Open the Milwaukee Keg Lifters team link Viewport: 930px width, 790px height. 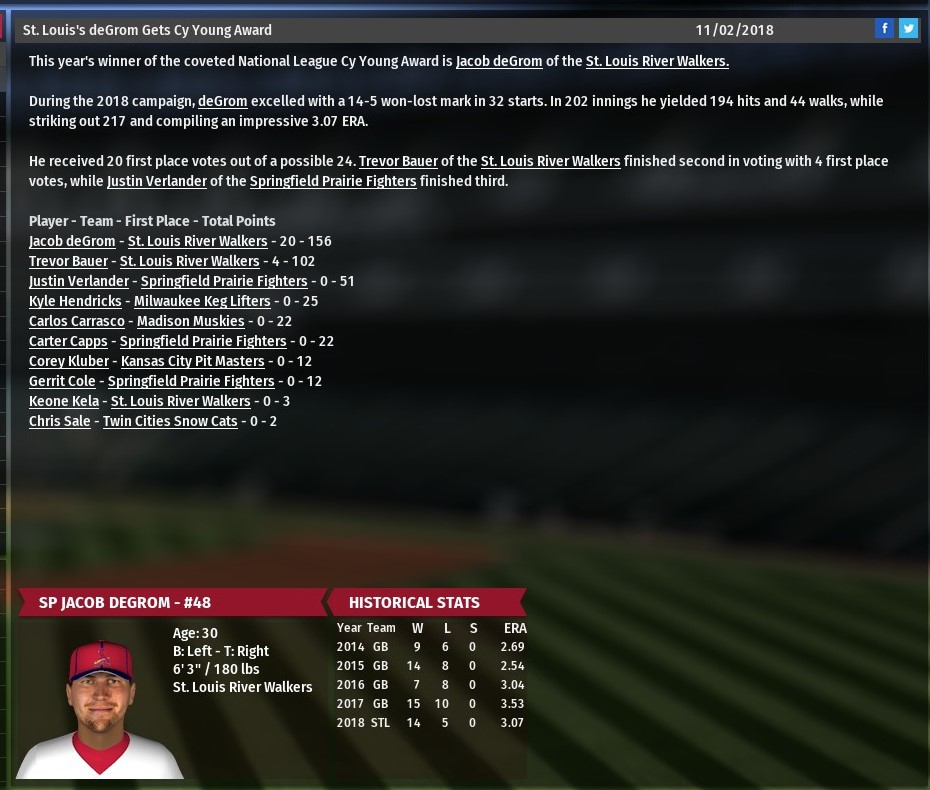[202, 301]
